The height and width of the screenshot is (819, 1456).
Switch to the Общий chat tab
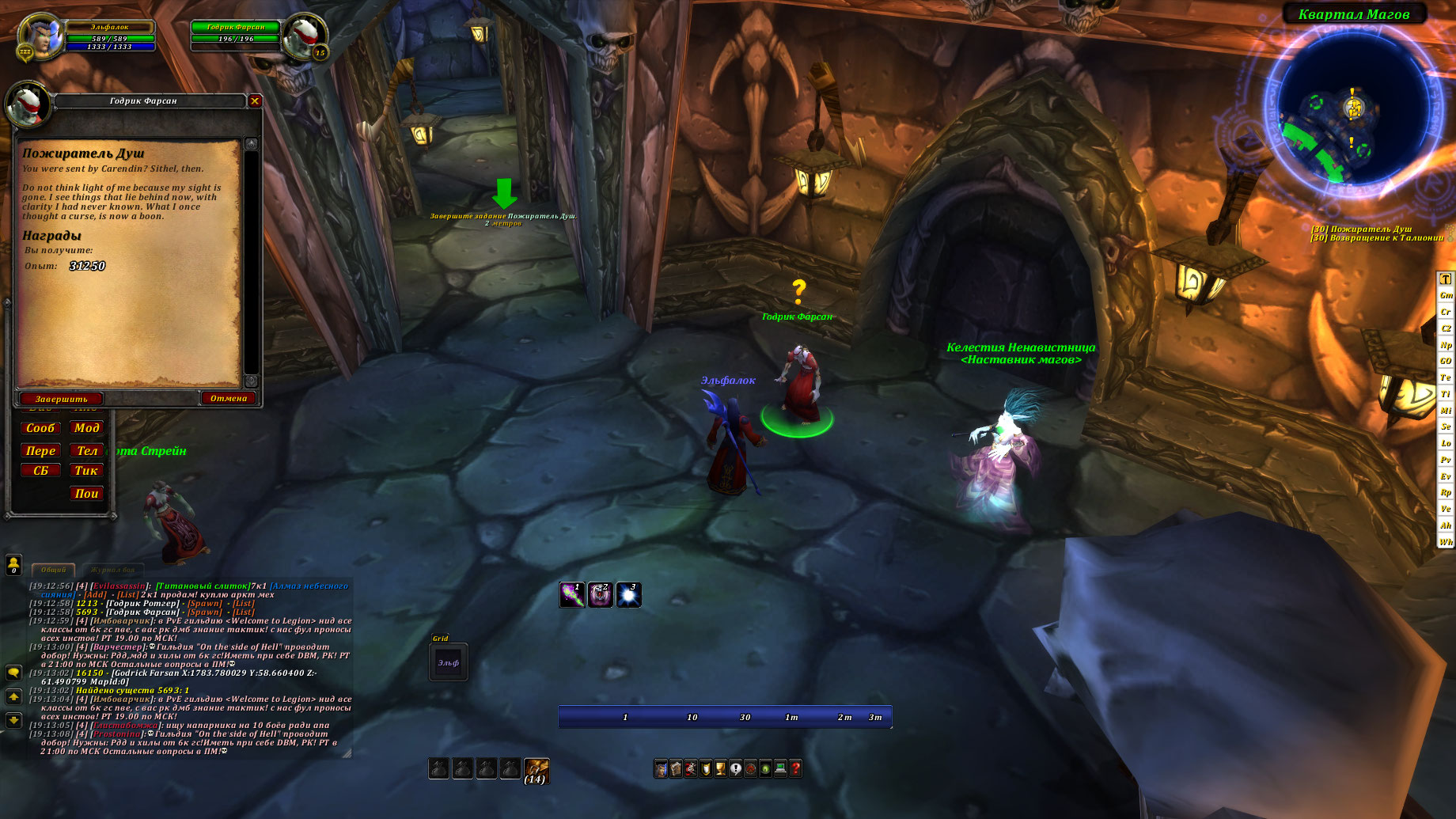pyautogui.click(x=53, y=570)
